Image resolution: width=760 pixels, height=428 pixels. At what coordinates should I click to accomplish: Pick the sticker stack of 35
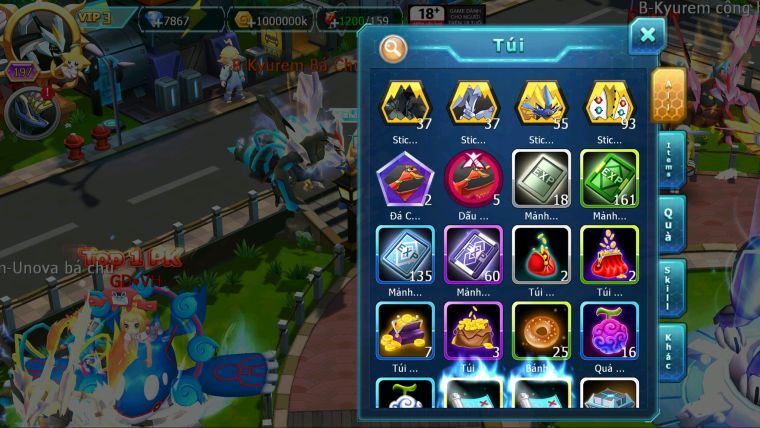541,103
